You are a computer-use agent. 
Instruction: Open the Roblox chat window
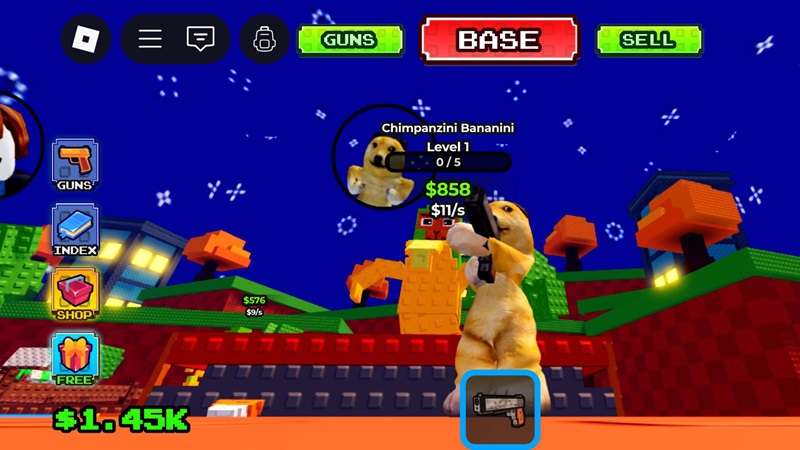(200, 39)
